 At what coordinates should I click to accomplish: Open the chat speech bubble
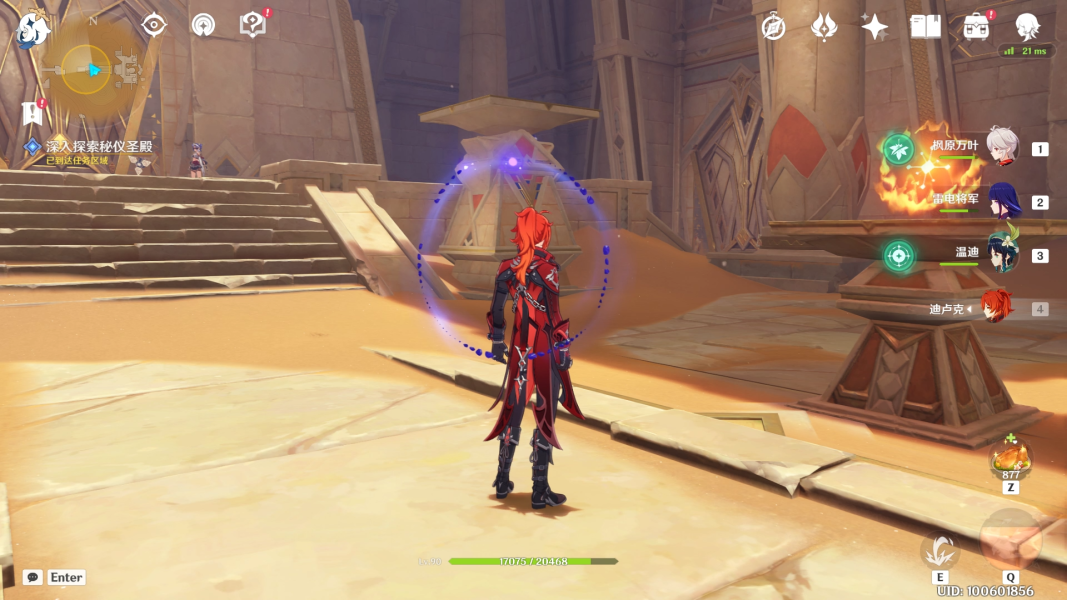pyautogui.click(x=33, y=577)
